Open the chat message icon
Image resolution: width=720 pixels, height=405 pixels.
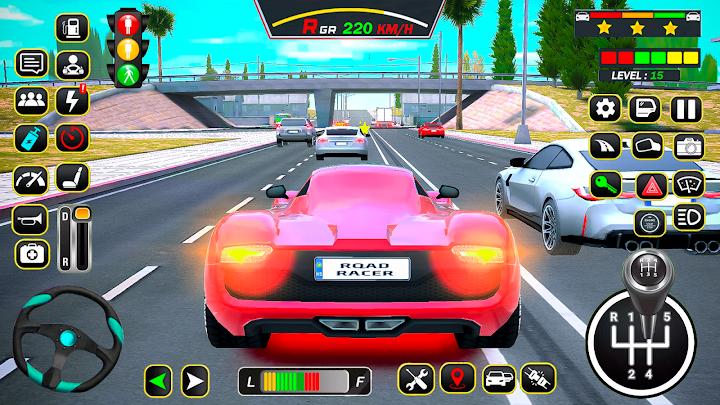(31, 64)
